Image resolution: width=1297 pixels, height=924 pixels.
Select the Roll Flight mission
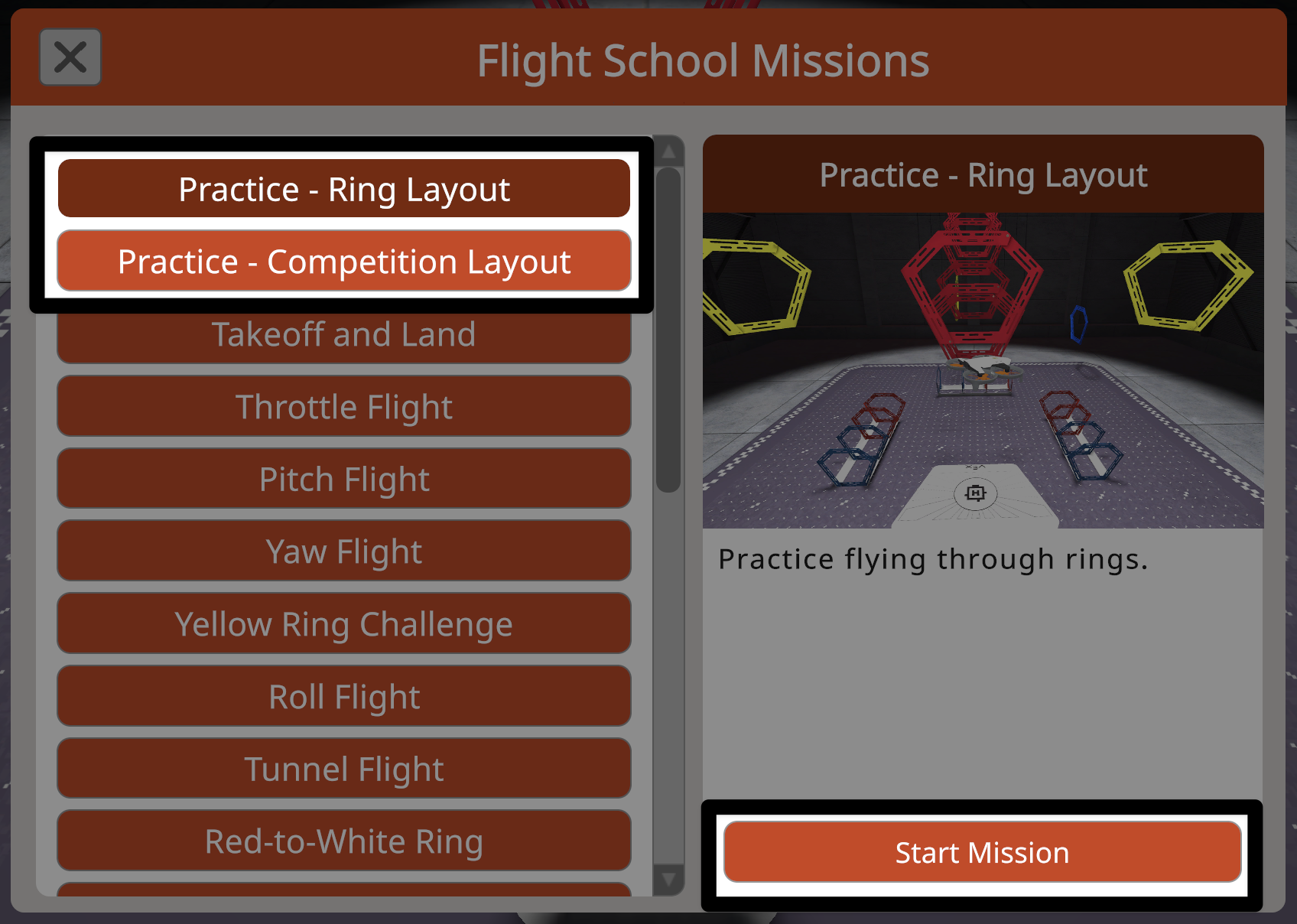click(x=343, y=696)
